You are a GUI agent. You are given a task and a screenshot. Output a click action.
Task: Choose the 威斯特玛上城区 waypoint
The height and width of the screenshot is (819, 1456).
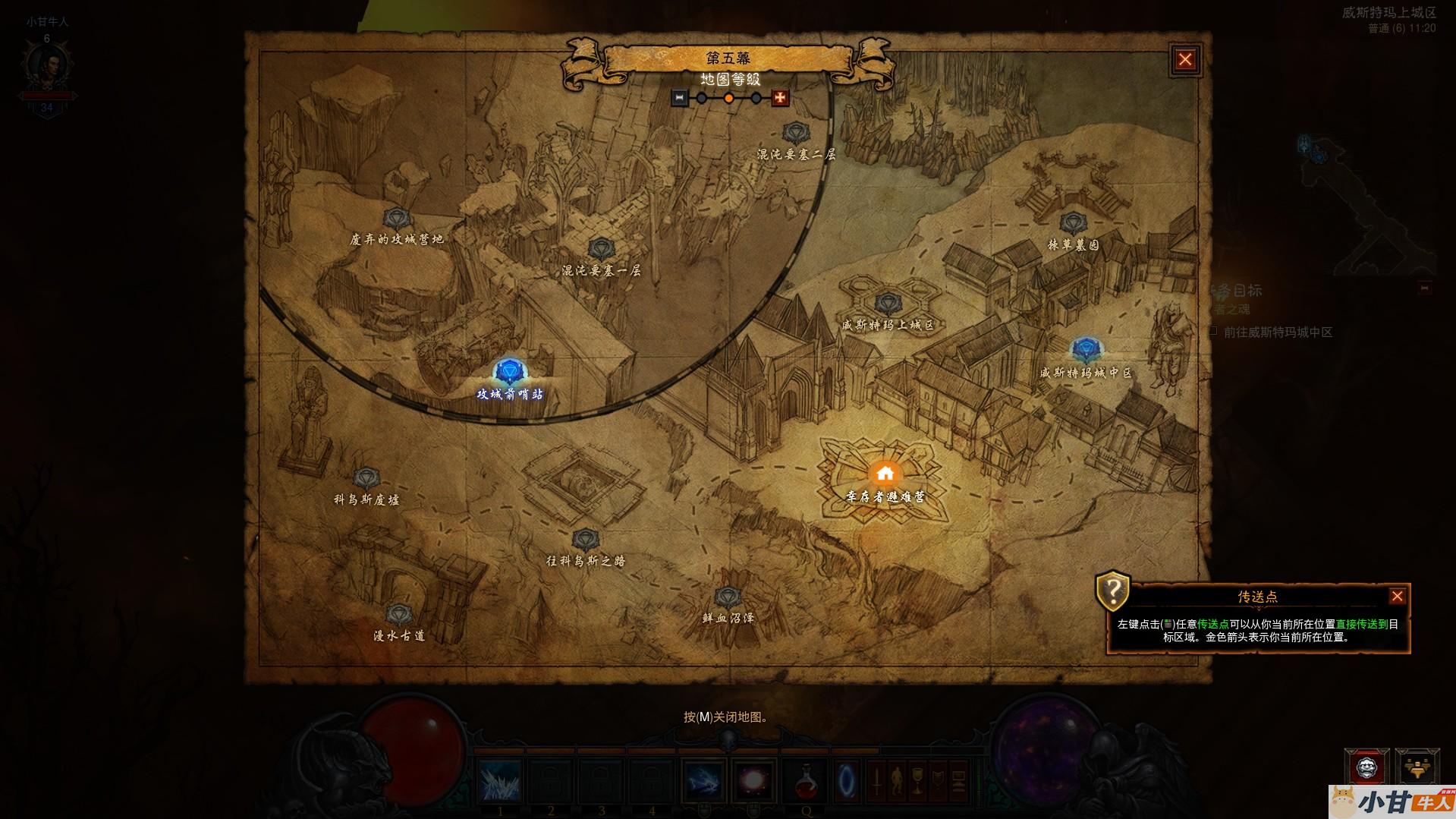(x=887, y=305)
